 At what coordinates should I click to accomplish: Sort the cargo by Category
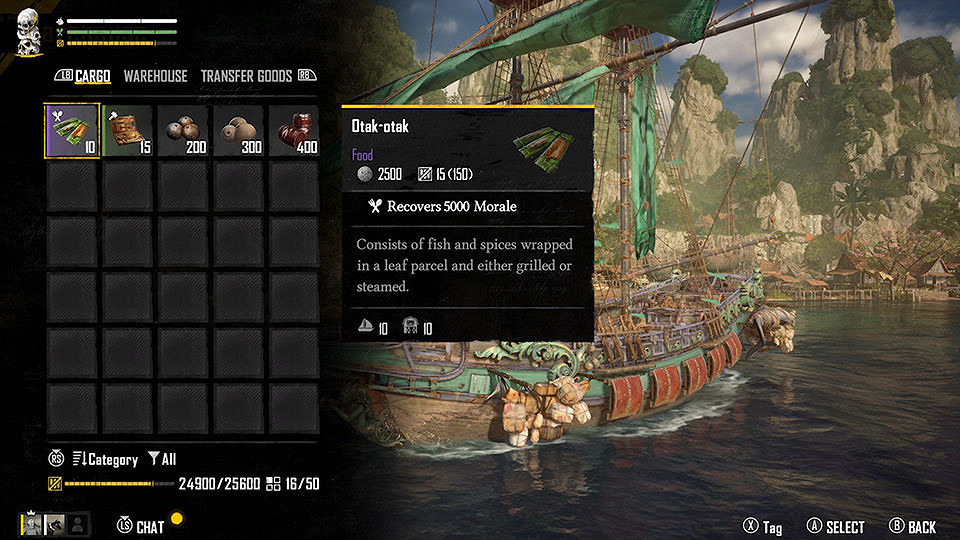point(105,459)
